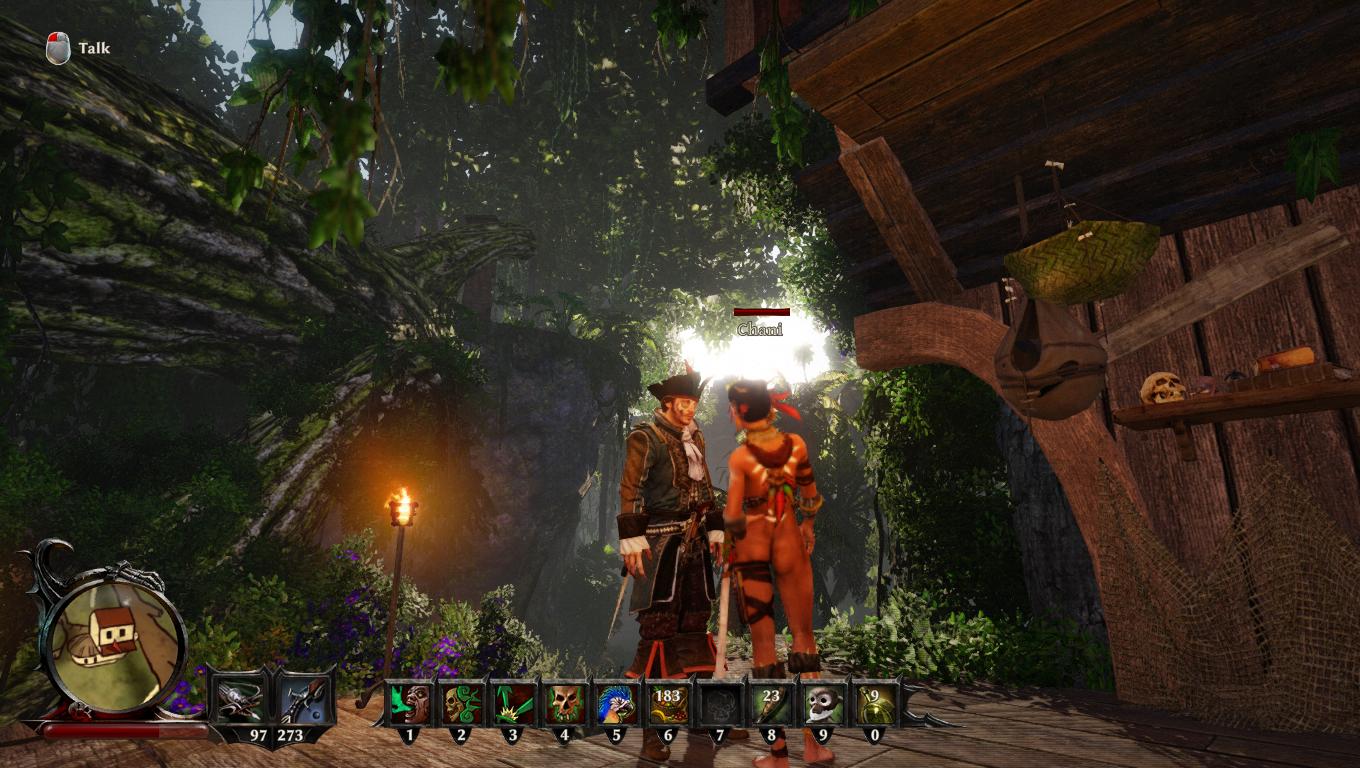This screenshot has height=768, width=1360.
Task: Activate the green arrows burst skill
Action: click(513, 703)
